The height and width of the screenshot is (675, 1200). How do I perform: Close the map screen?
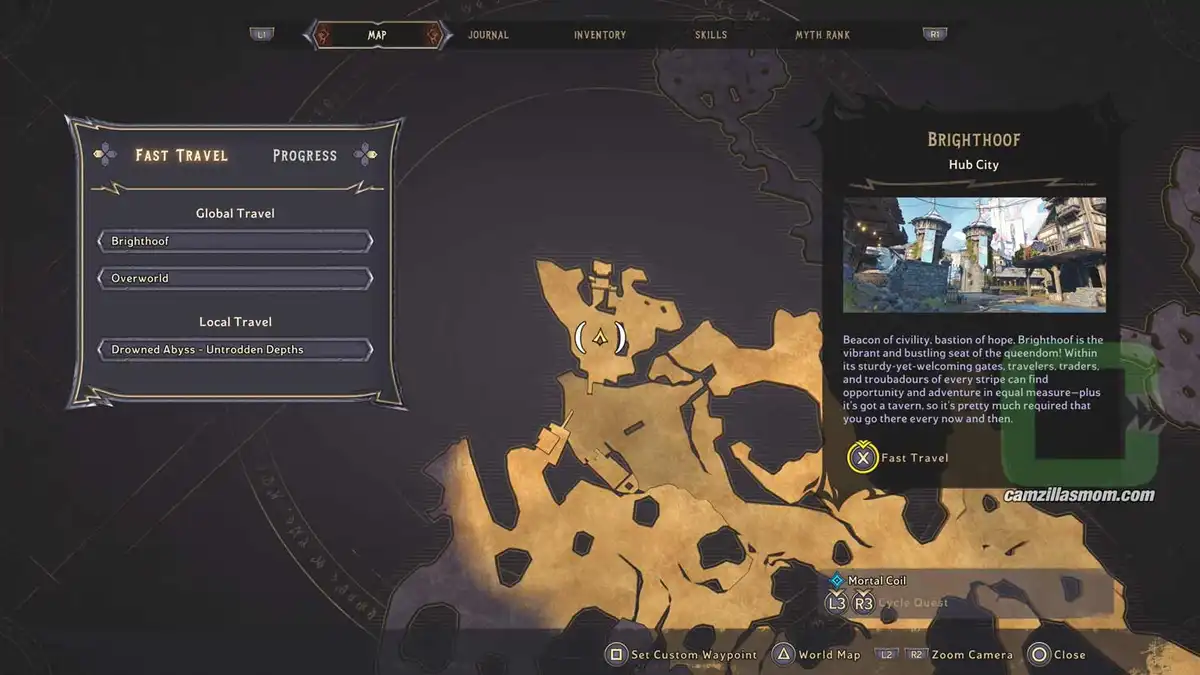click(1056, 655)
